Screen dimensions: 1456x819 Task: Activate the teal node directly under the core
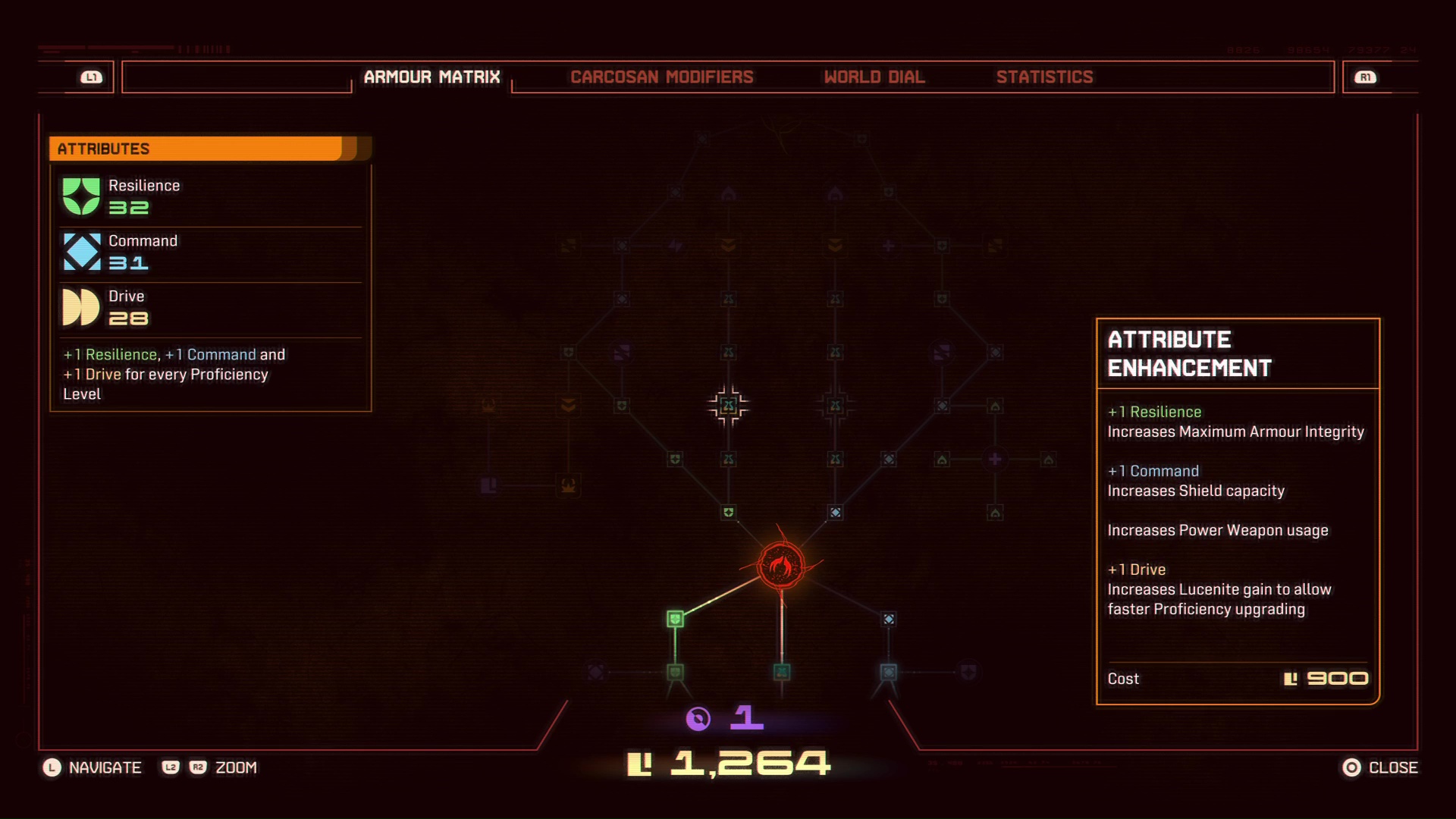click(780, 670)
